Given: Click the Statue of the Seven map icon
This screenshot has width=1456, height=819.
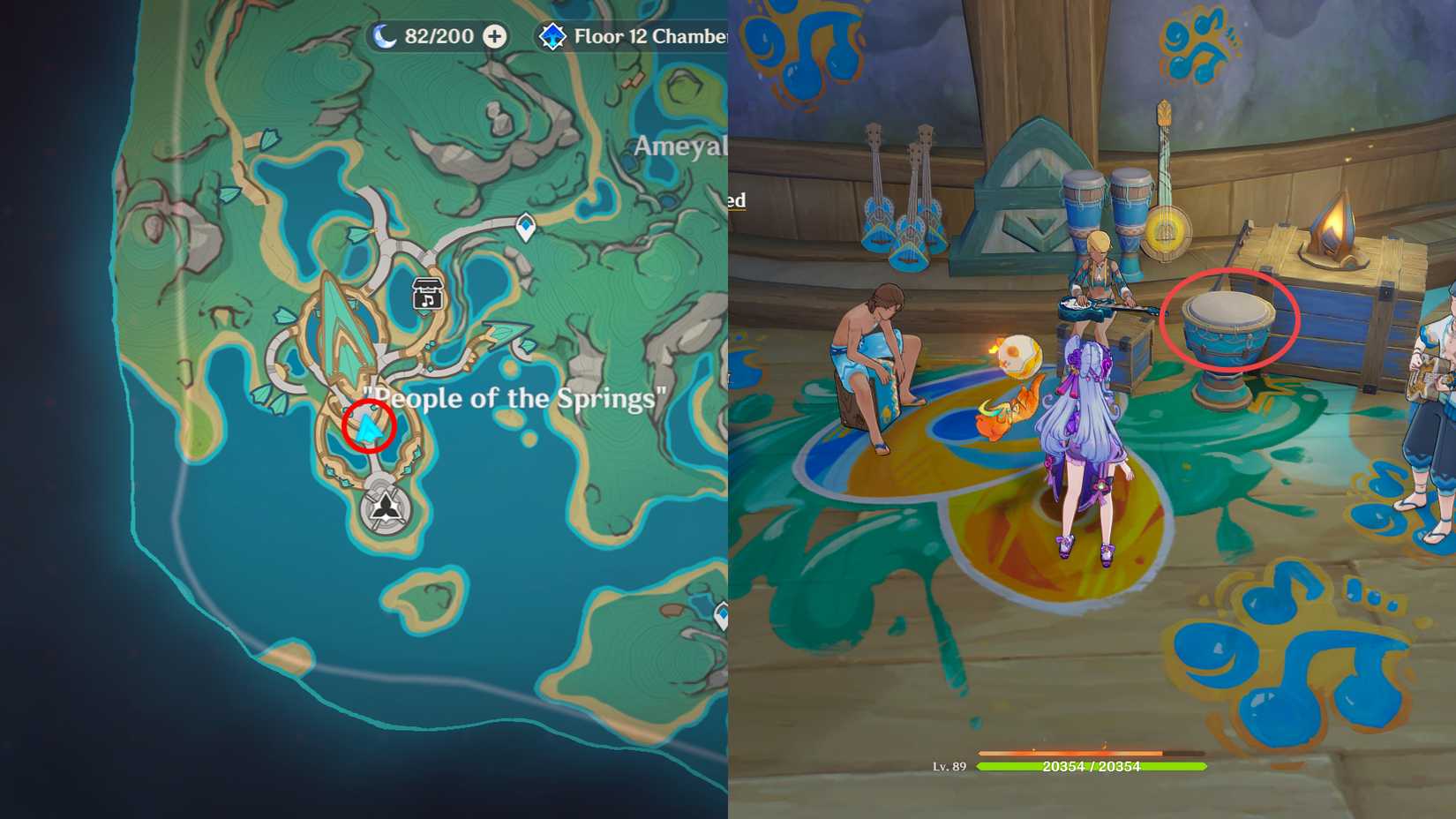Looking at the screenshot, I should 387,507.
